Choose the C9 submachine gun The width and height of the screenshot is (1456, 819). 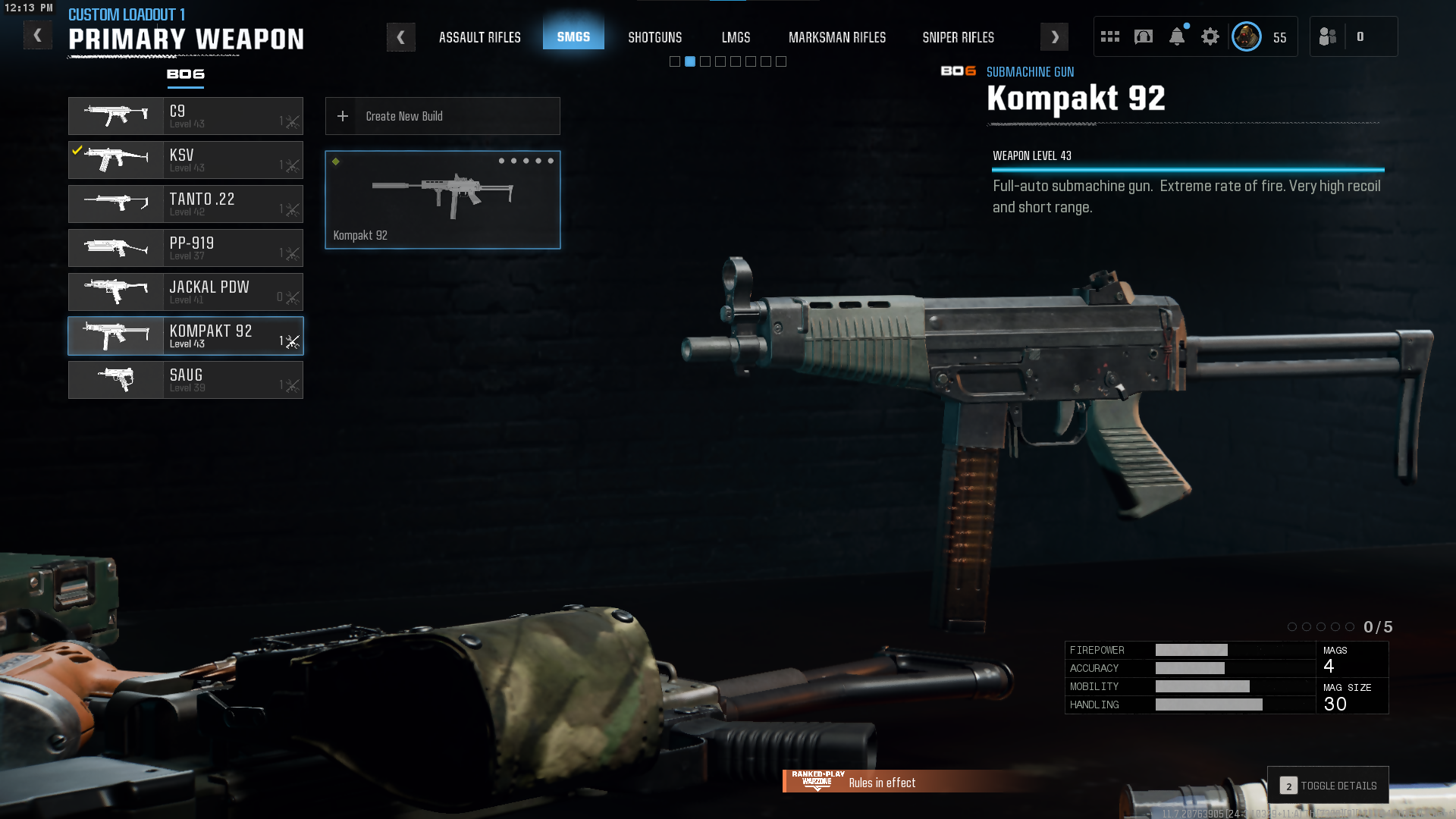pyautogui.click(x=186, y=116)
